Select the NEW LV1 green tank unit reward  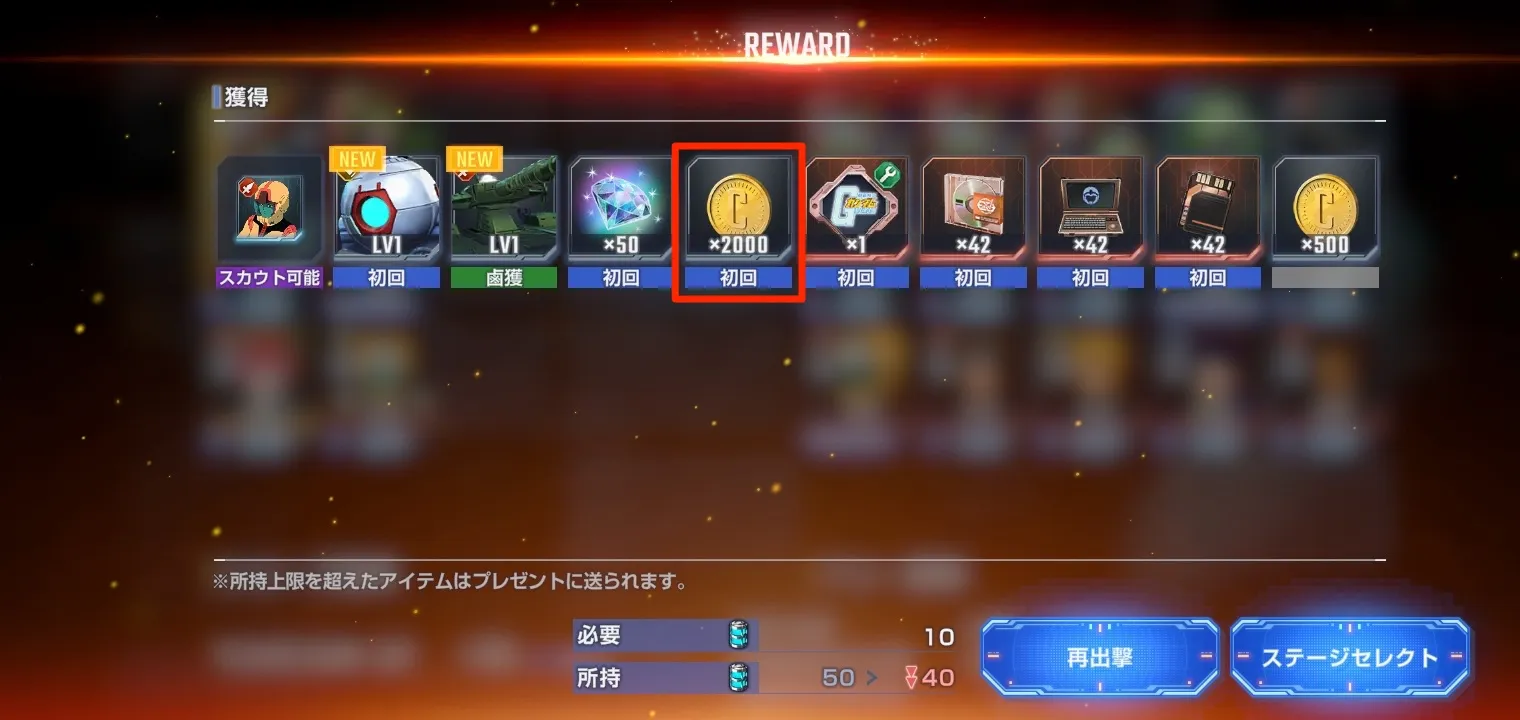[x=503, y=210]
